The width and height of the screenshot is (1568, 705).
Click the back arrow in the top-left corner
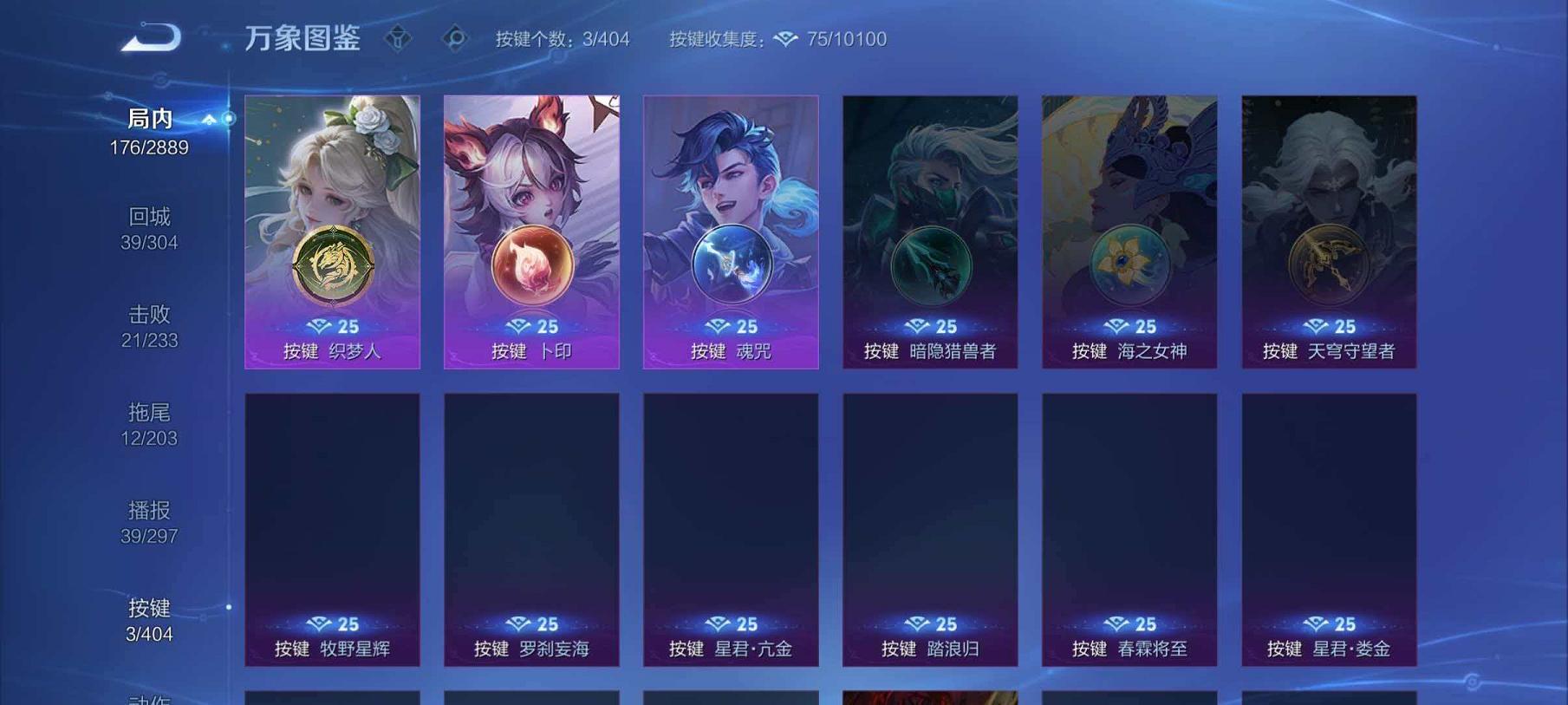coord(149,37)
